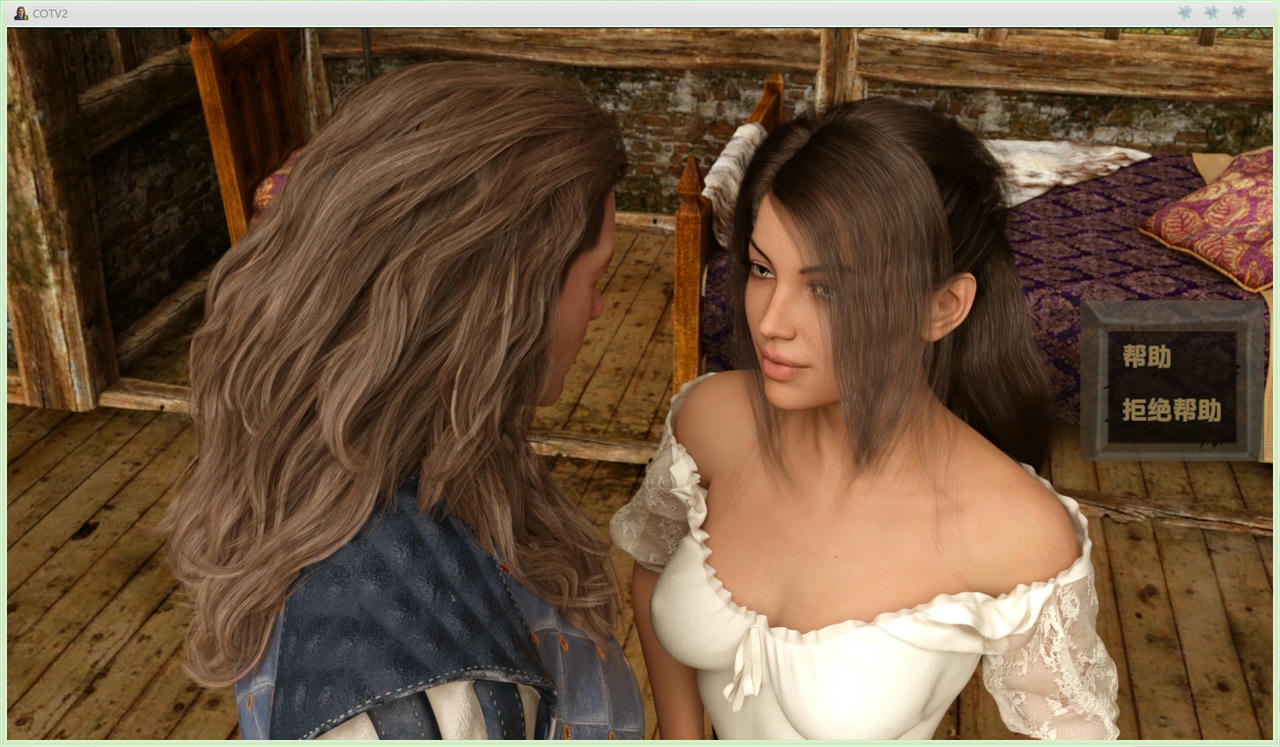Choose the 帮助 dialogue option
The image size is (1280, 747).
tap(1146, 356)
